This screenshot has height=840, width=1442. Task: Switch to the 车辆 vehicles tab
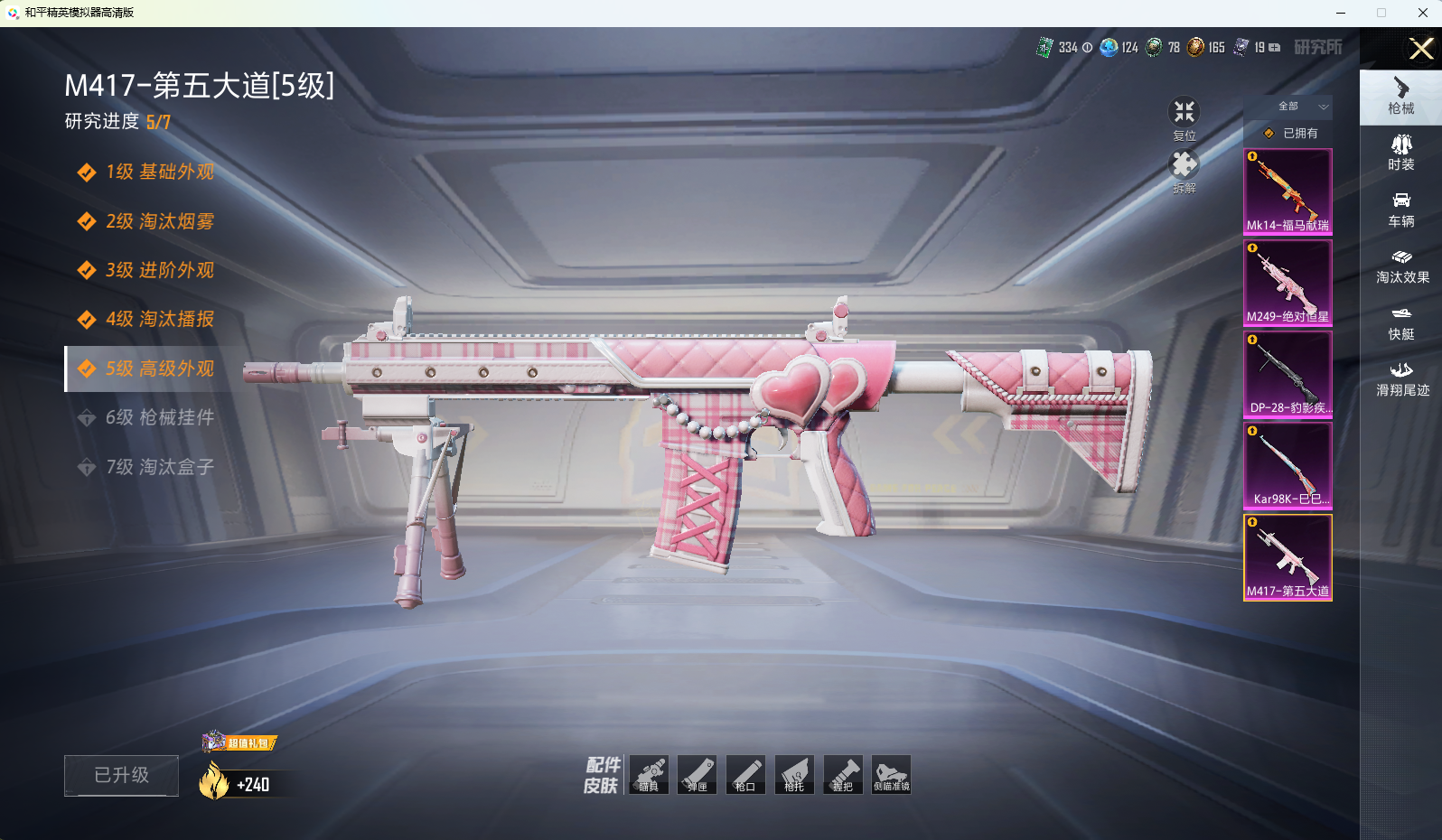1400,209
